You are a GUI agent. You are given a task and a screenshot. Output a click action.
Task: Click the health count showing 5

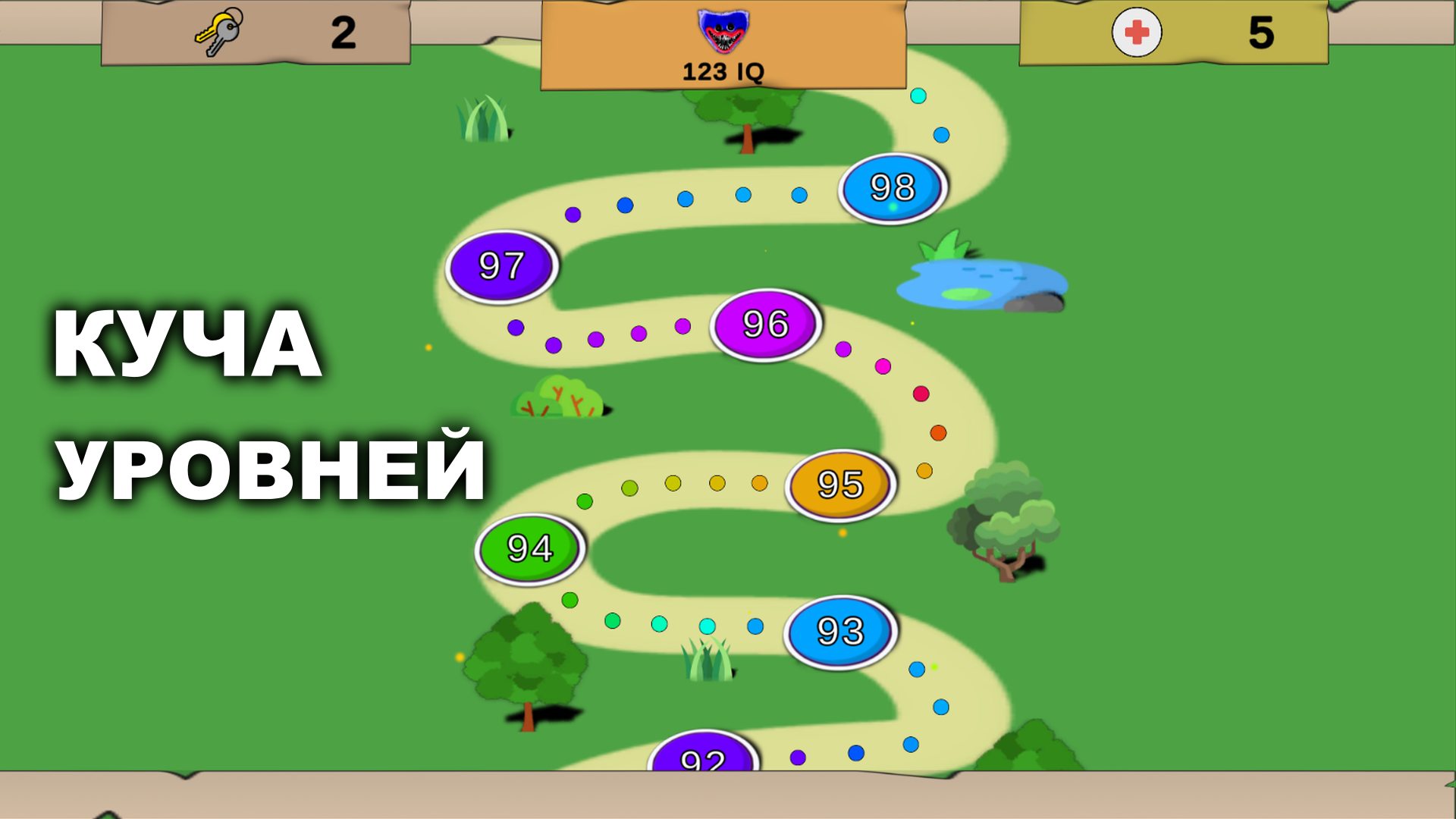pyautogui.click(x=1259, y=32)
